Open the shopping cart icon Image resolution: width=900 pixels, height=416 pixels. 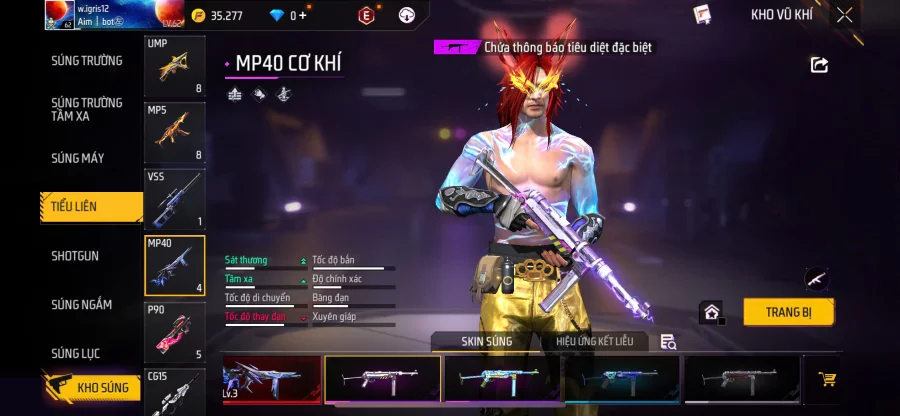[x=827, y=379]
